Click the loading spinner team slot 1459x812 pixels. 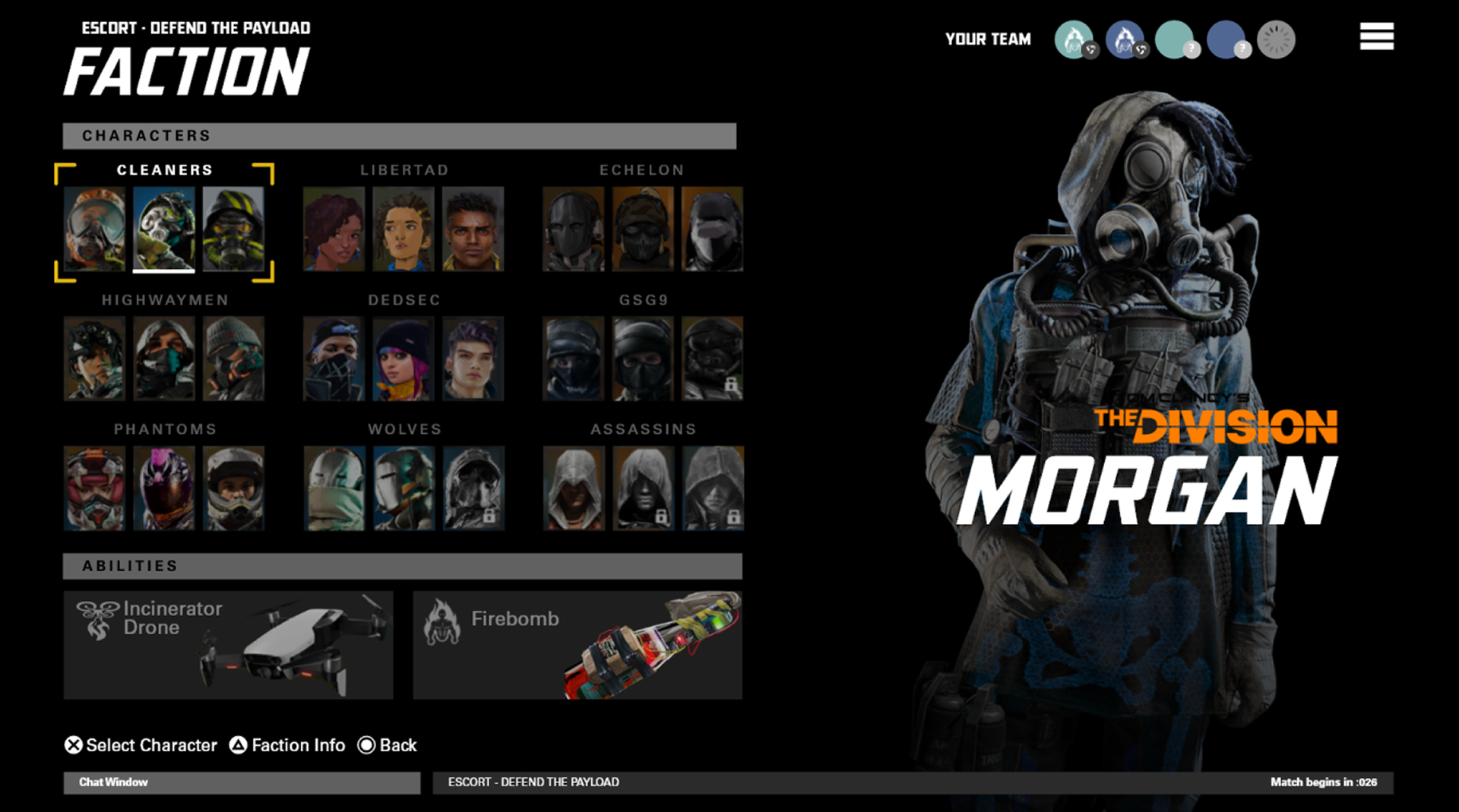[1276, 40]
